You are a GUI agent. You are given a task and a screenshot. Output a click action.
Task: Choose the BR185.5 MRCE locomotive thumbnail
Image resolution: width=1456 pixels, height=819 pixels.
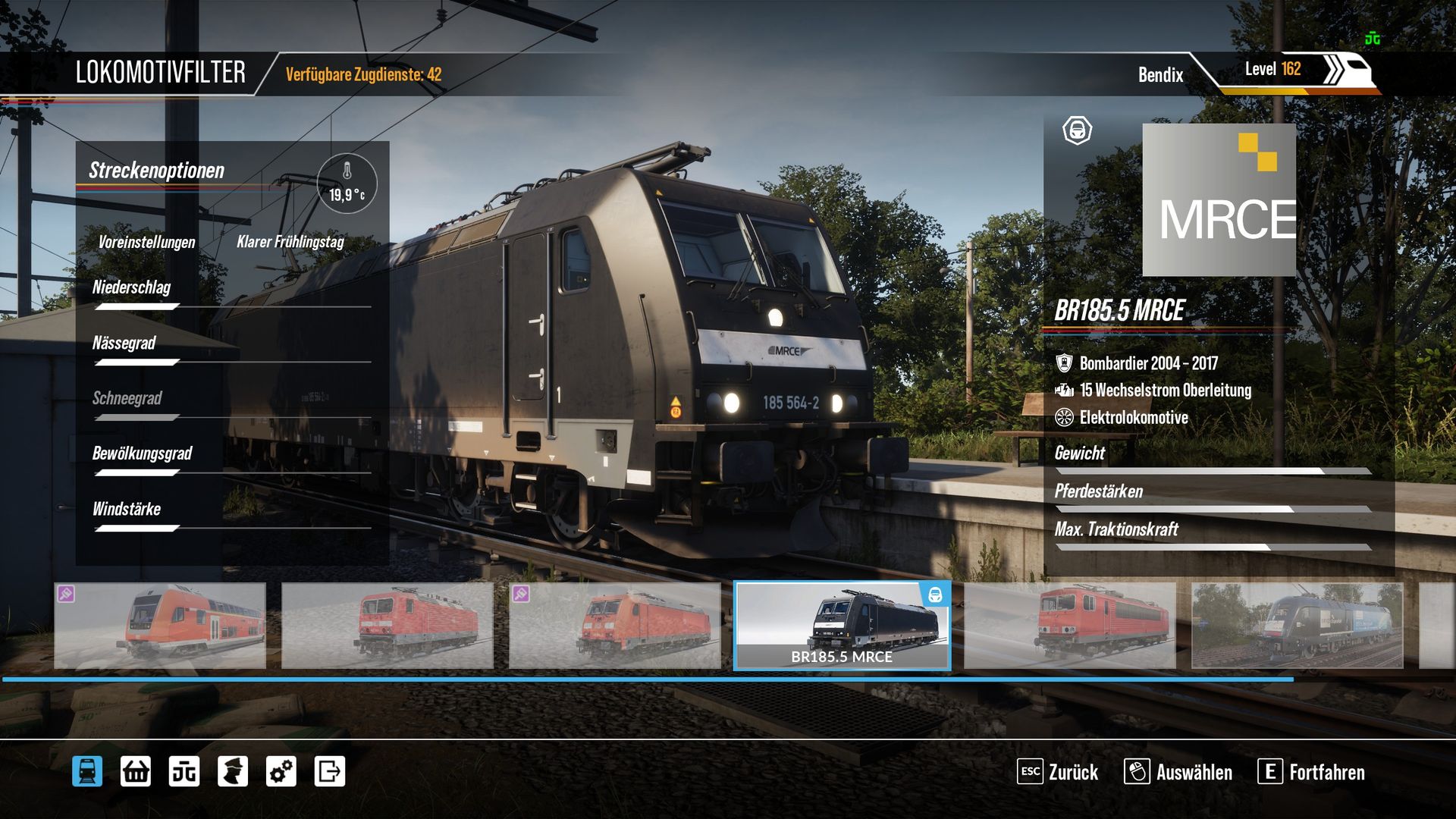click(842, 626)
